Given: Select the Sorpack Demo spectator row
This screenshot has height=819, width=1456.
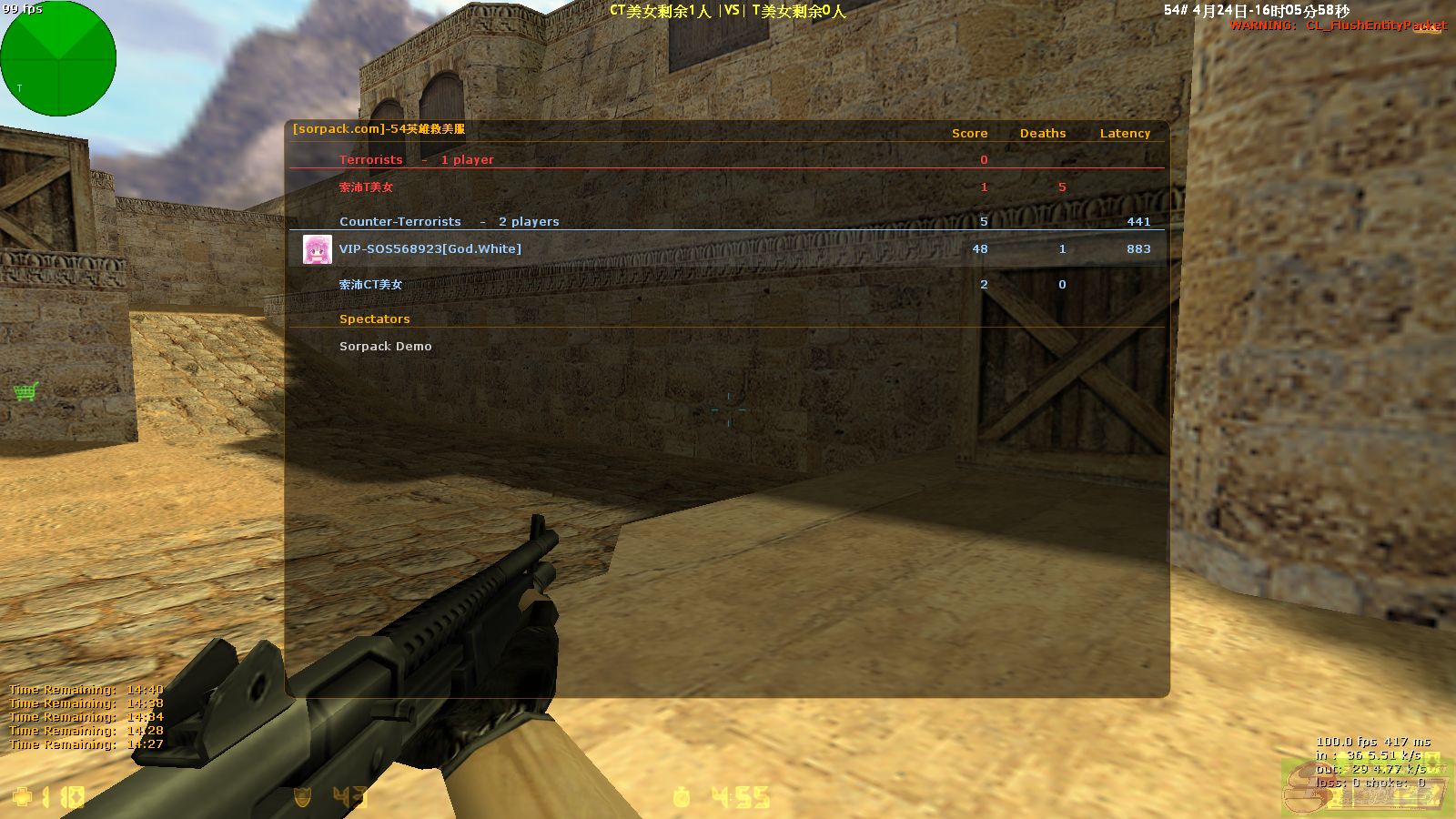Looking at the screenshot, I should click(385, 347).
